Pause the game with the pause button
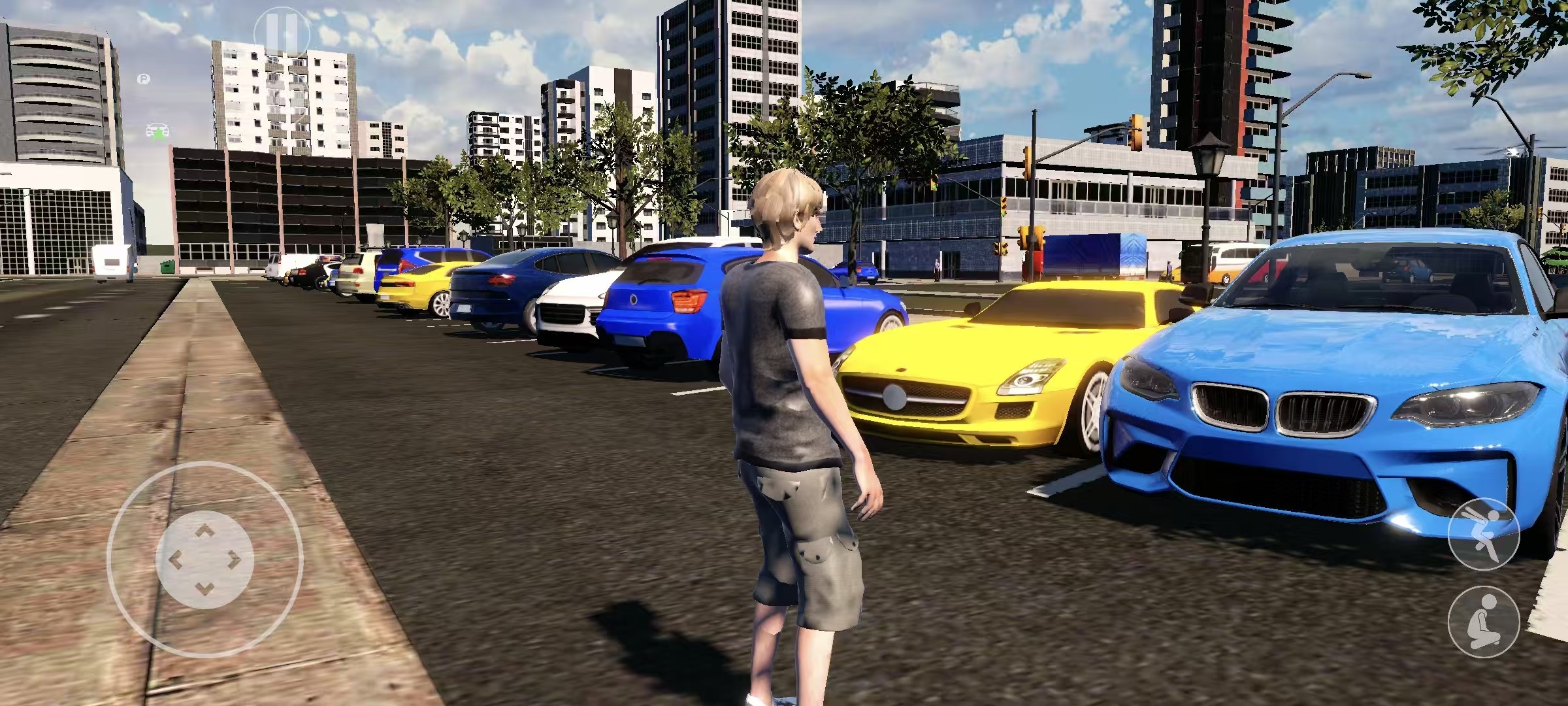 pos(282,29)
